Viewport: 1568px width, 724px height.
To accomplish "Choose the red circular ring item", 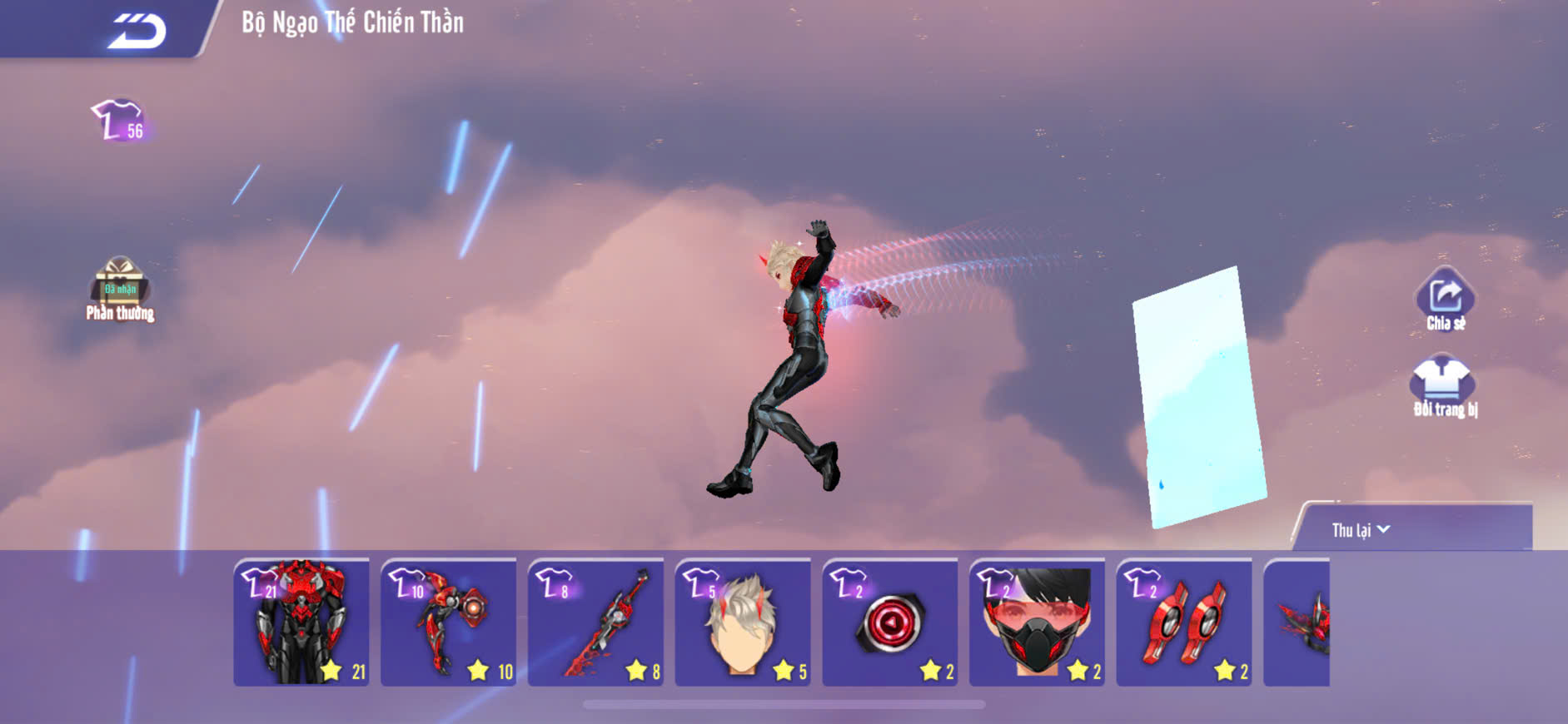I will click(x=889, y=622).
